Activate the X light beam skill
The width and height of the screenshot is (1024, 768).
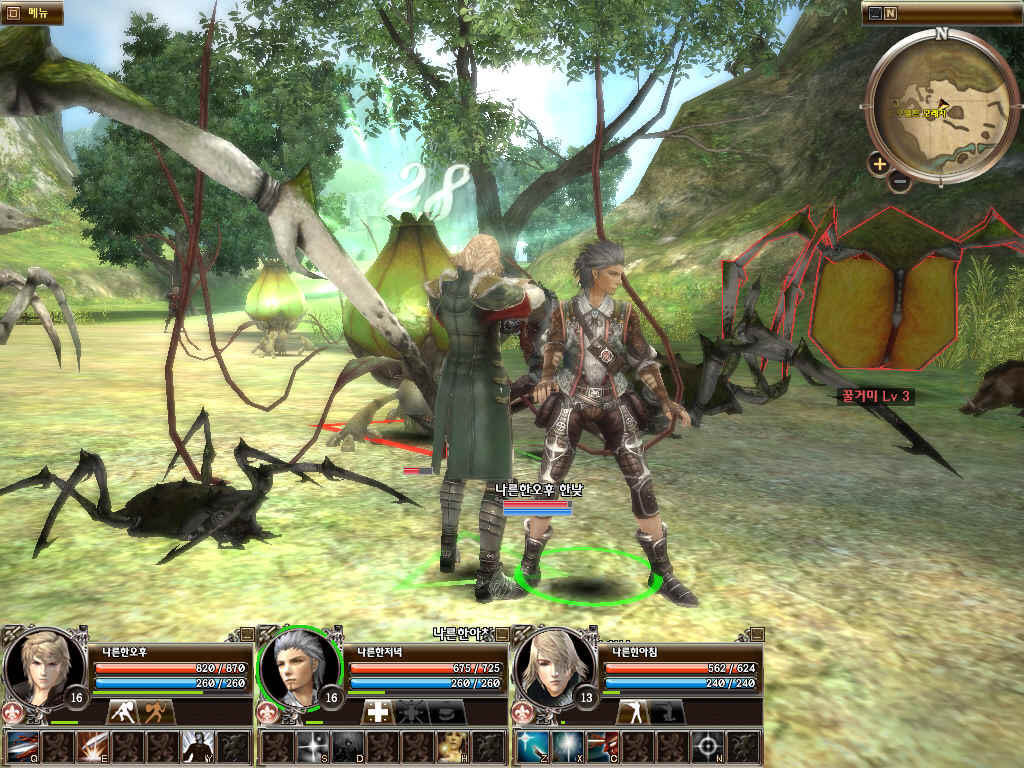[x=568, y=747]
